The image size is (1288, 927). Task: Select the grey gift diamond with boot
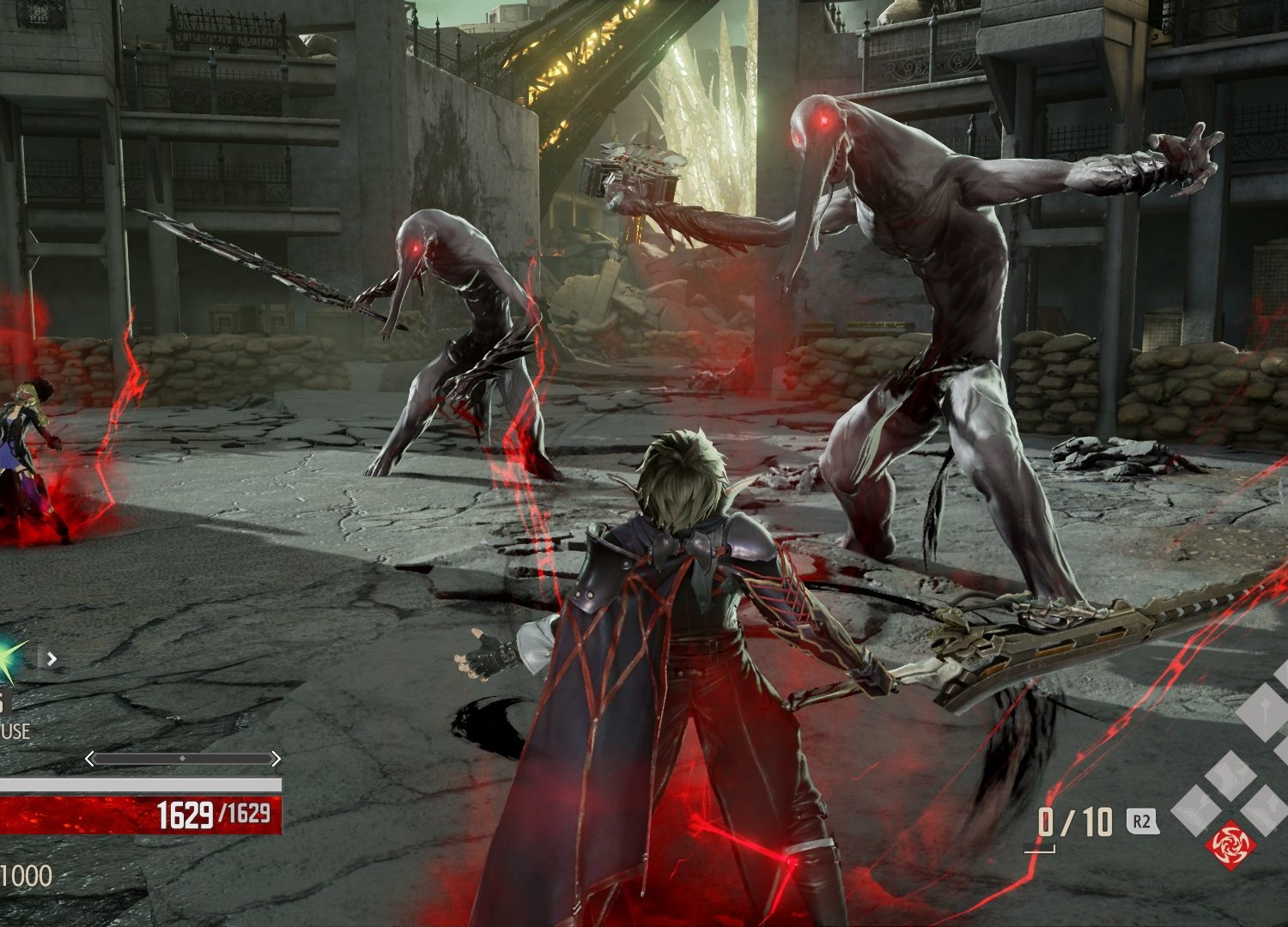pyautogui.click(x=1230, y=775)
